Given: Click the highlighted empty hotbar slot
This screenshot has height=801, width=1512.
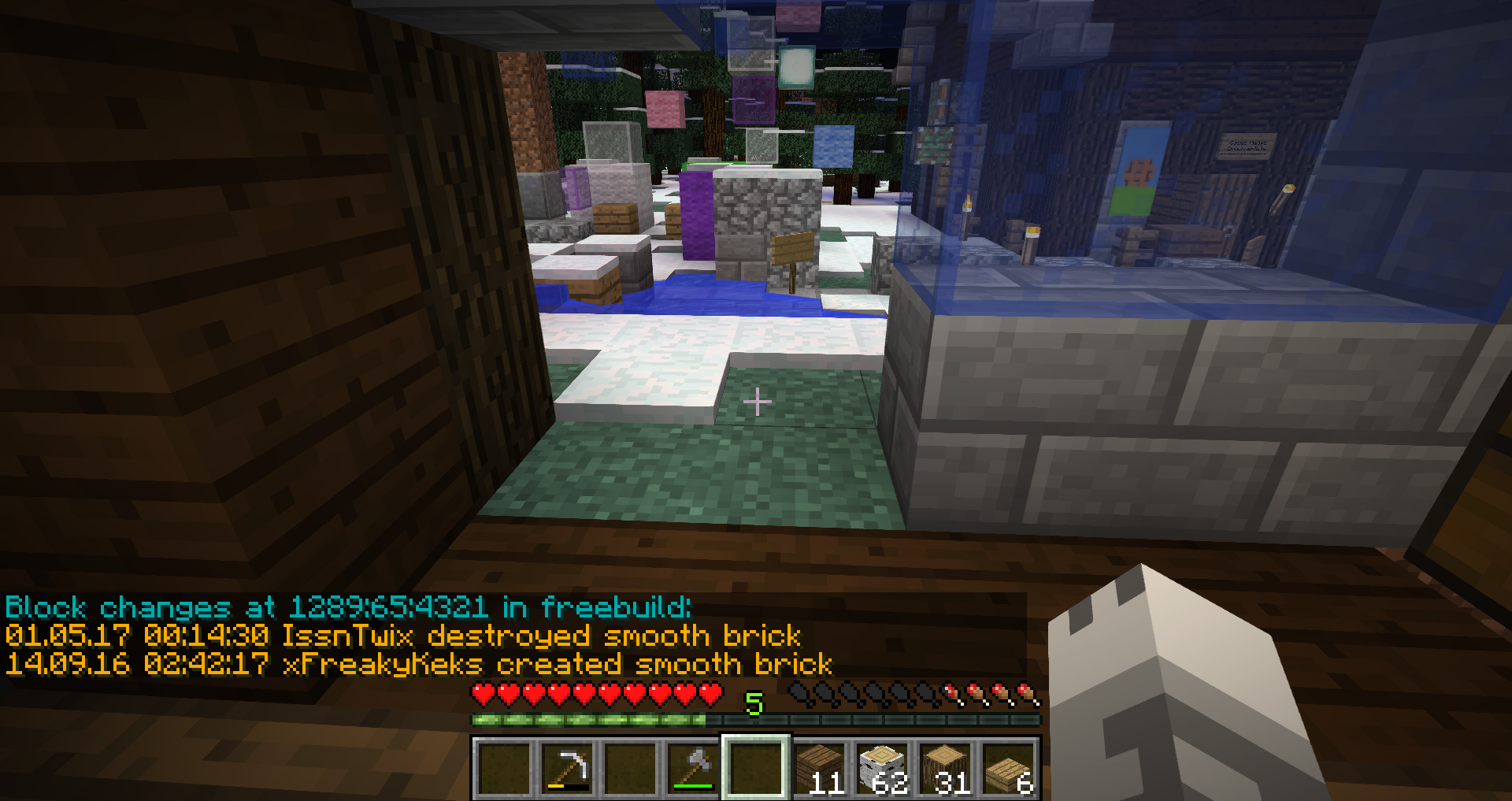Looking at the screenshot, I should (x=756, y=767).
